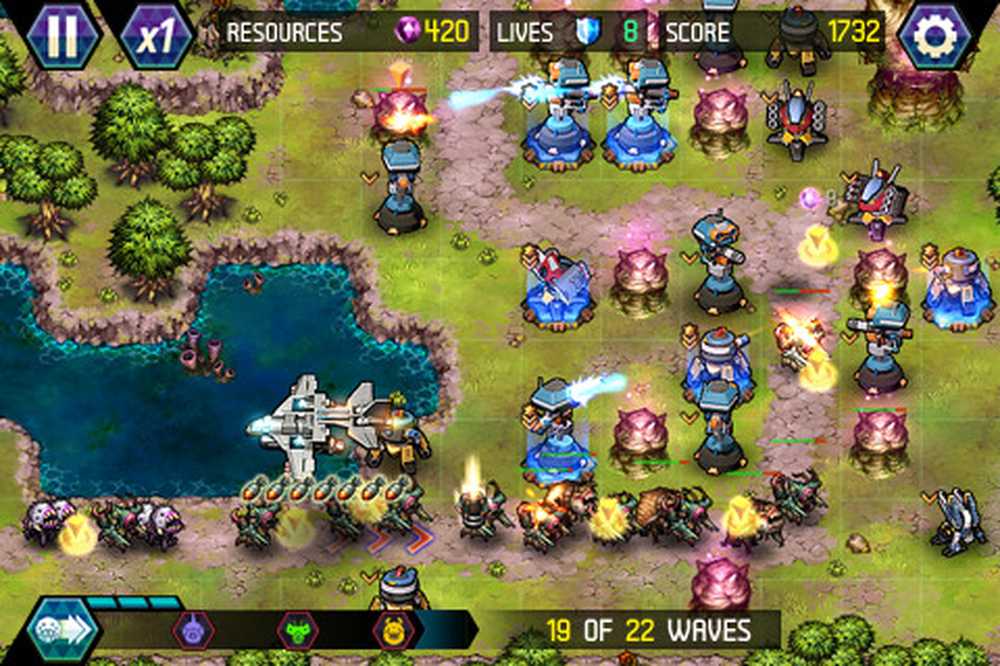Click the yellow enemy wave icon
The image size is (1000, 666).
(393, 630)
